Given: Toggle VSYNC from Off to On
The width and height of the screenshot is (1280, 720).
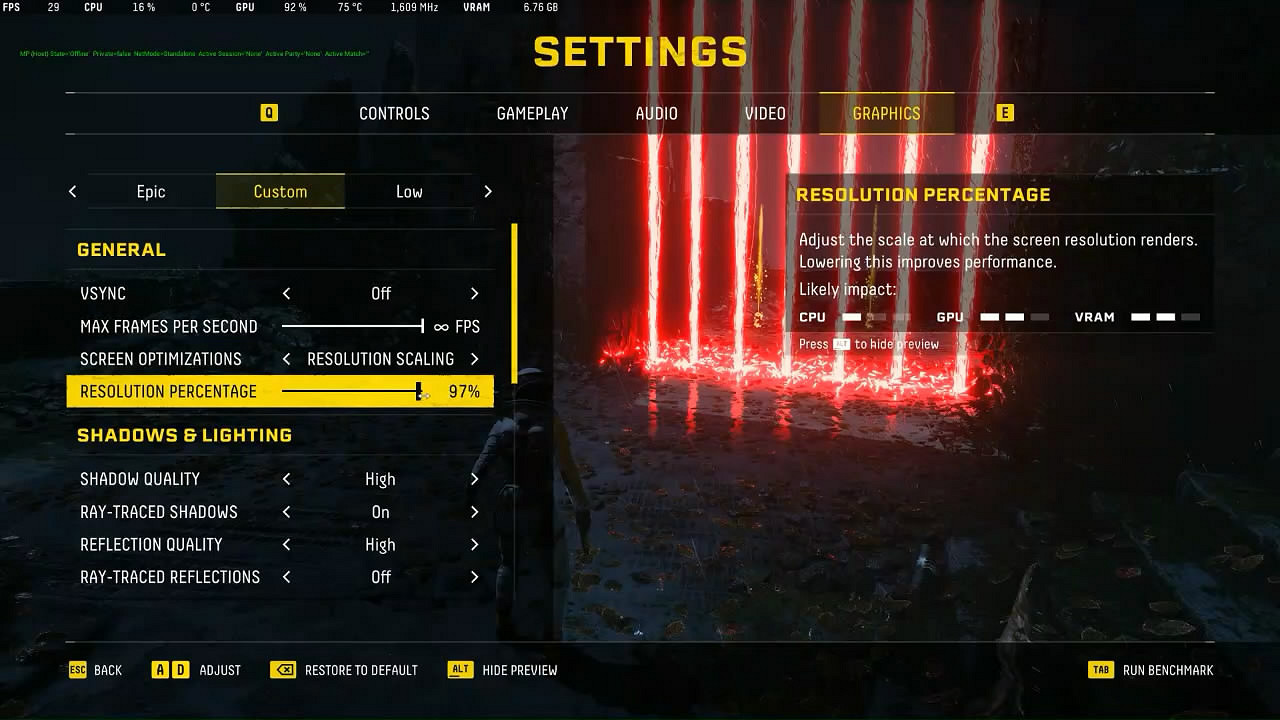Looking at the screenshot, I should (475, 293).
